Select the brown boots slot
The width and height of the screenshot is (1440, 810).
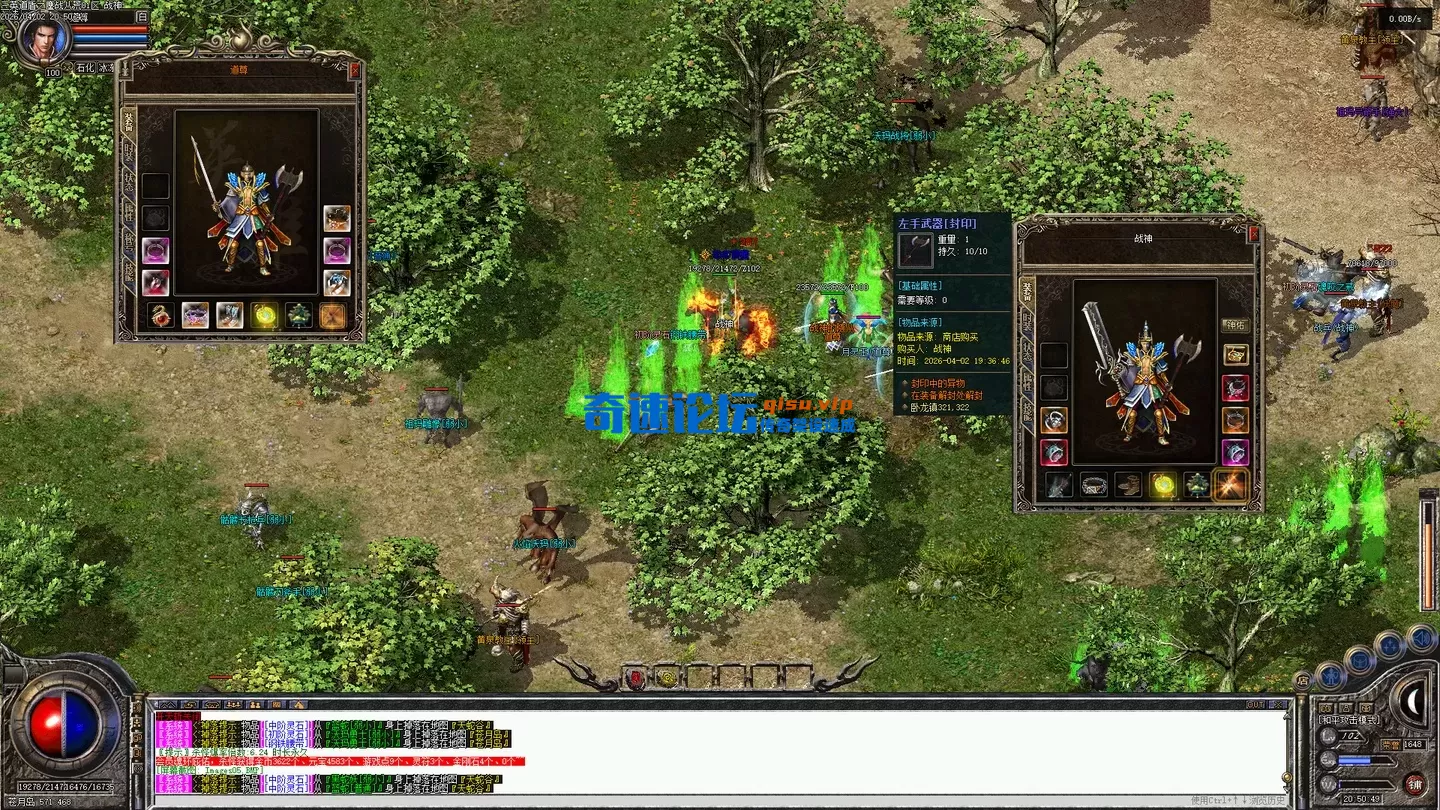tap(1129, 485)
